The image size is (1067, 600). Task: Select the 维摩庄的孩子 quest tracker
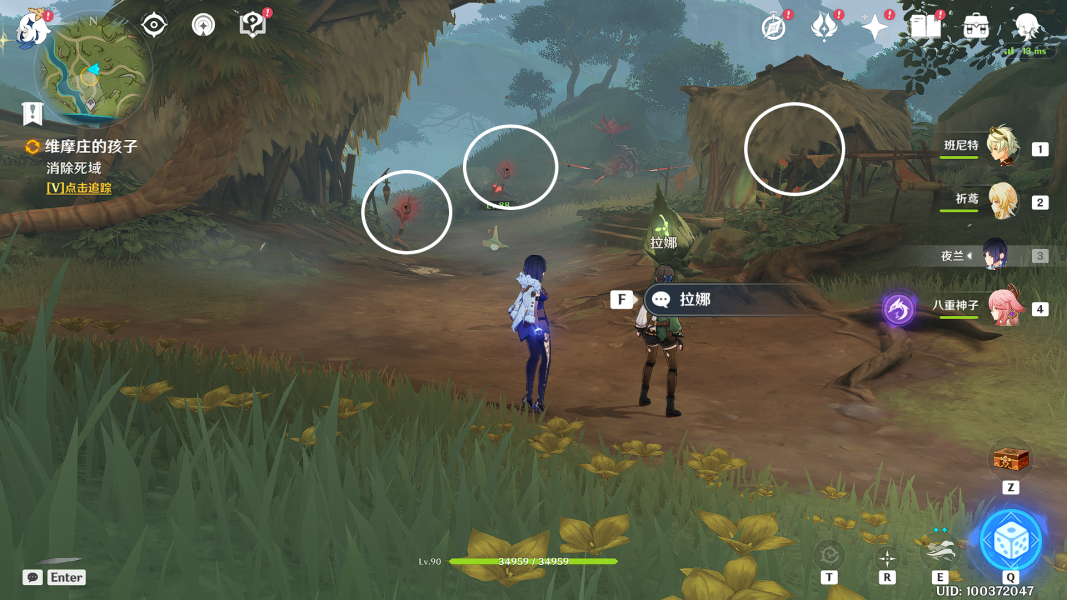(x=90, y=147)
